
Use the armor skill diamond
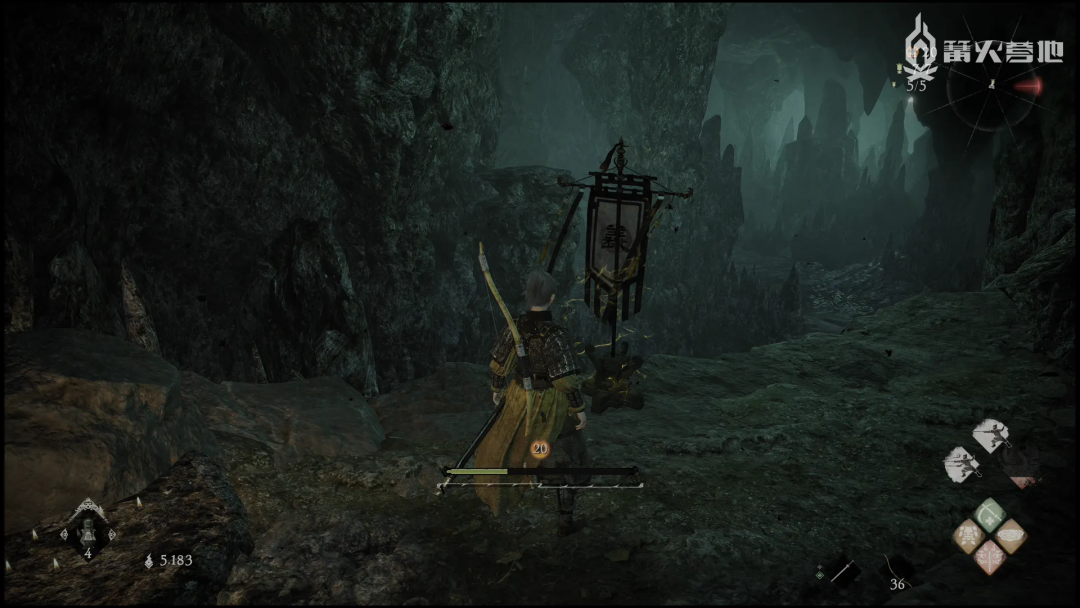[968, 537]
